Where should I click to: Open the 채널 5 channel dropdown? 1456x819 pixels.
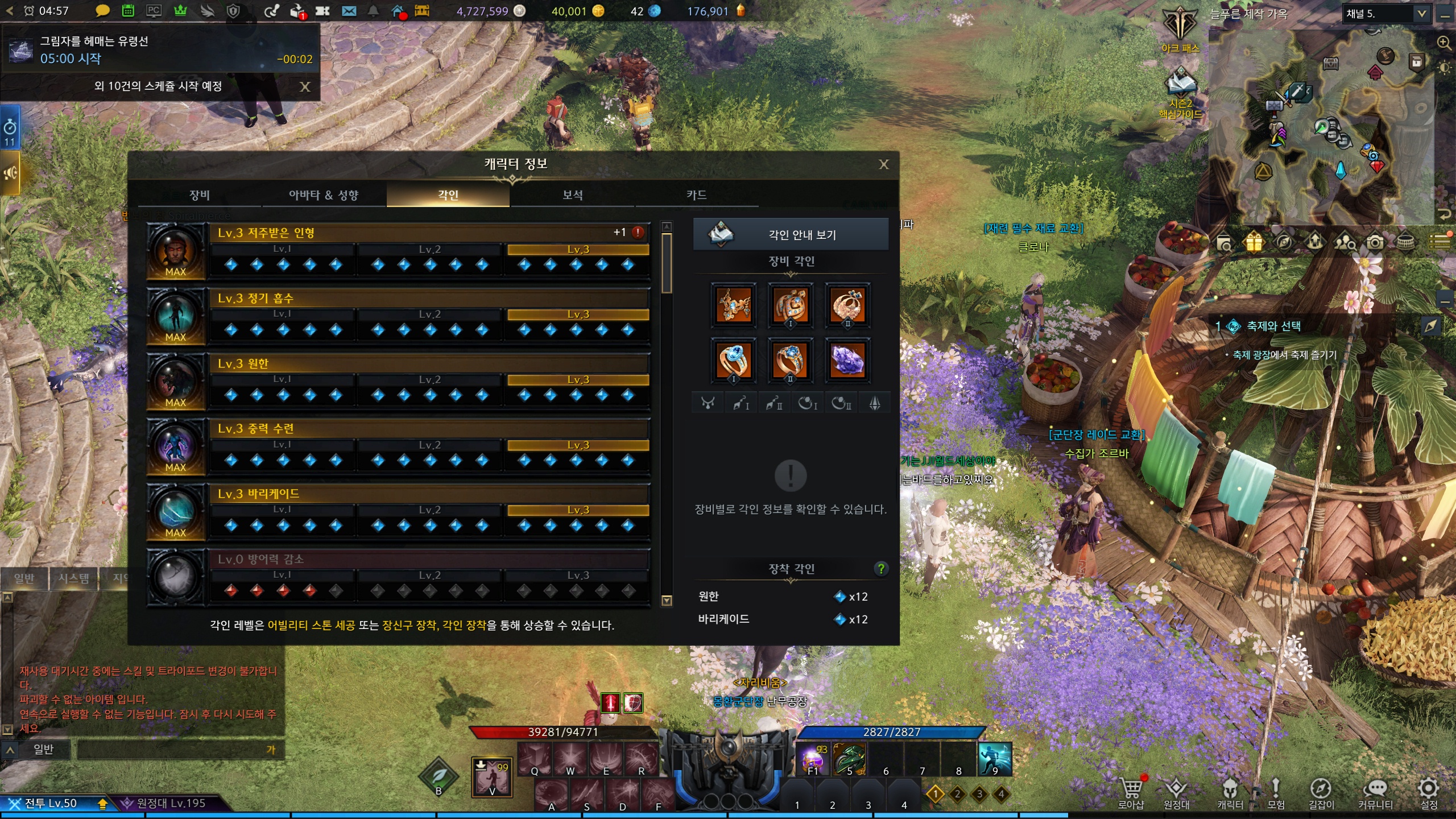pos(1421,14)
